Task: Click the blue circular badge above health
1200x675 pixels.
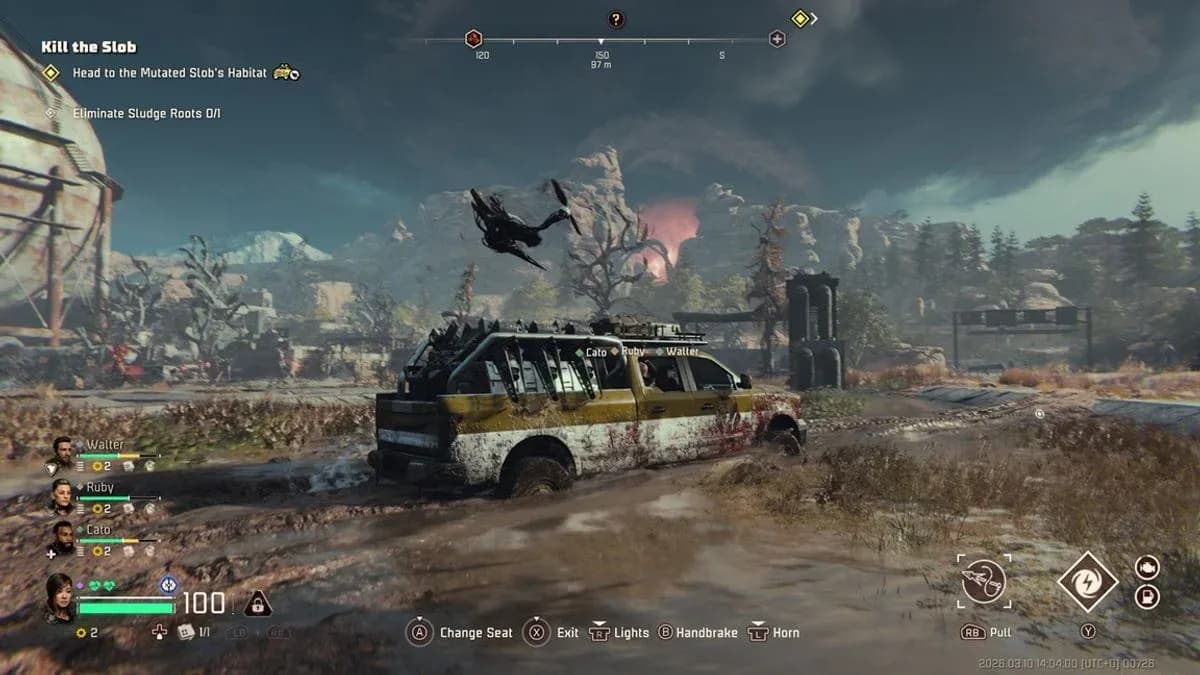Action: point(168,583)
